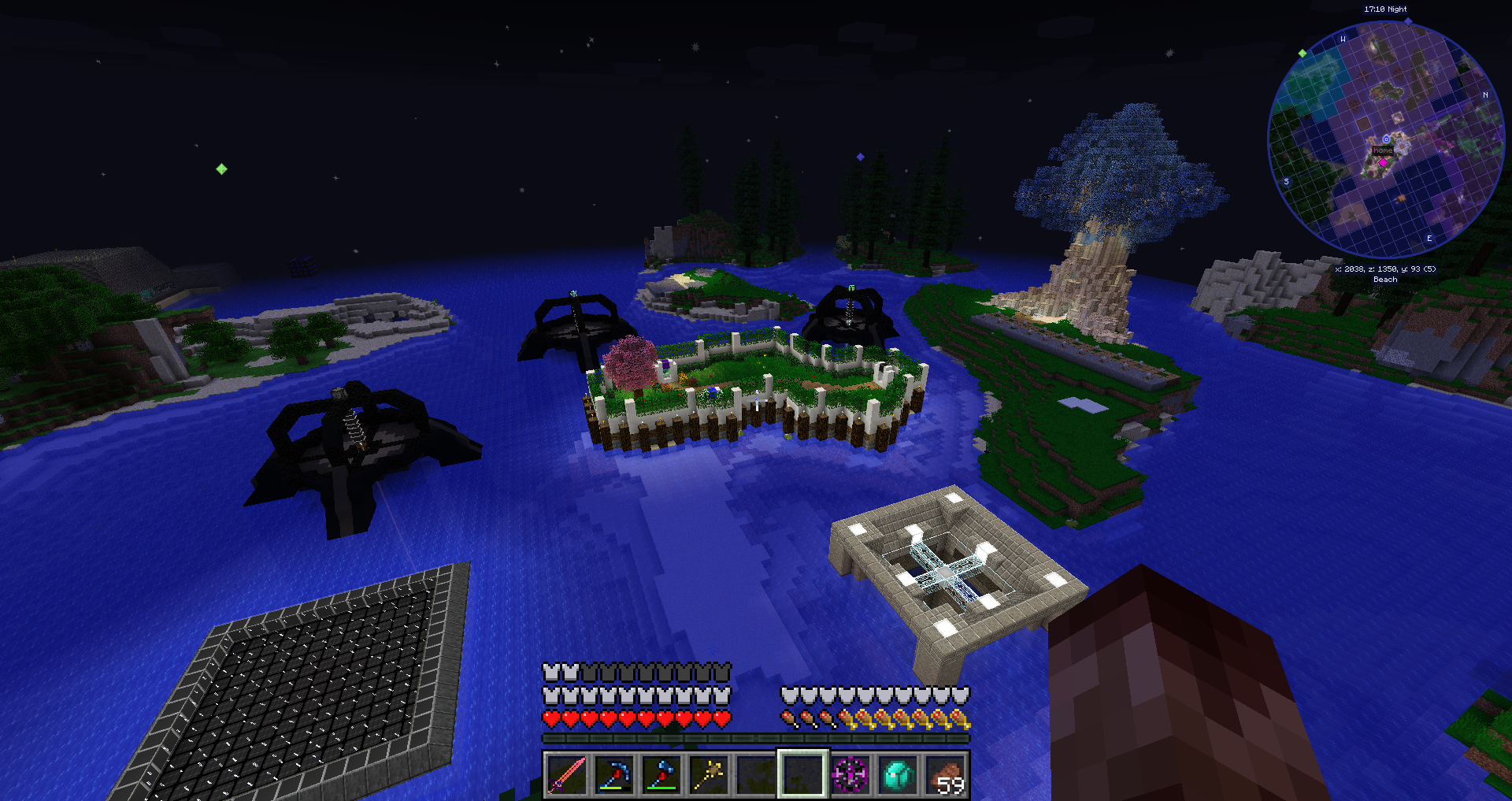Click the circular minimap
The height and width of the screenshot is (801, 1512).
[1385, 139]
